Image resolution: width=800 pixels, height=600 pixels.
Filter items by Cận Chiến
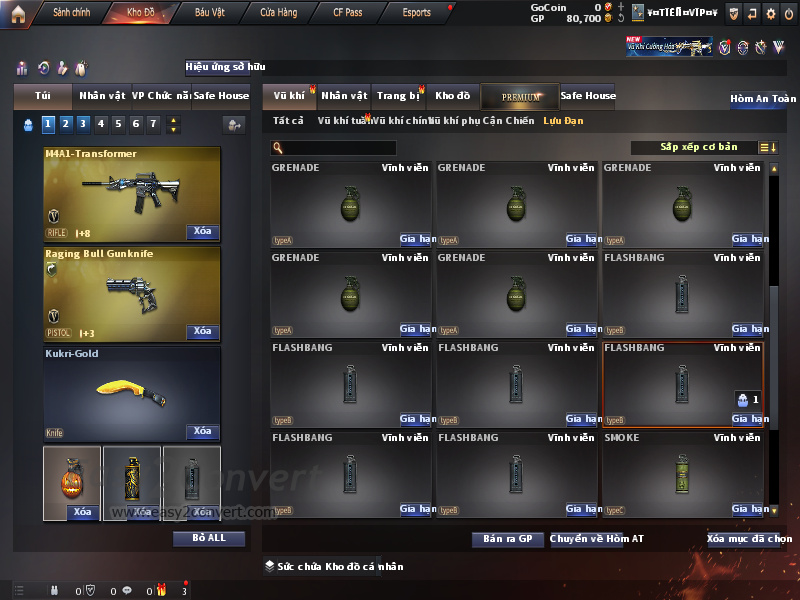pos(510,121)
